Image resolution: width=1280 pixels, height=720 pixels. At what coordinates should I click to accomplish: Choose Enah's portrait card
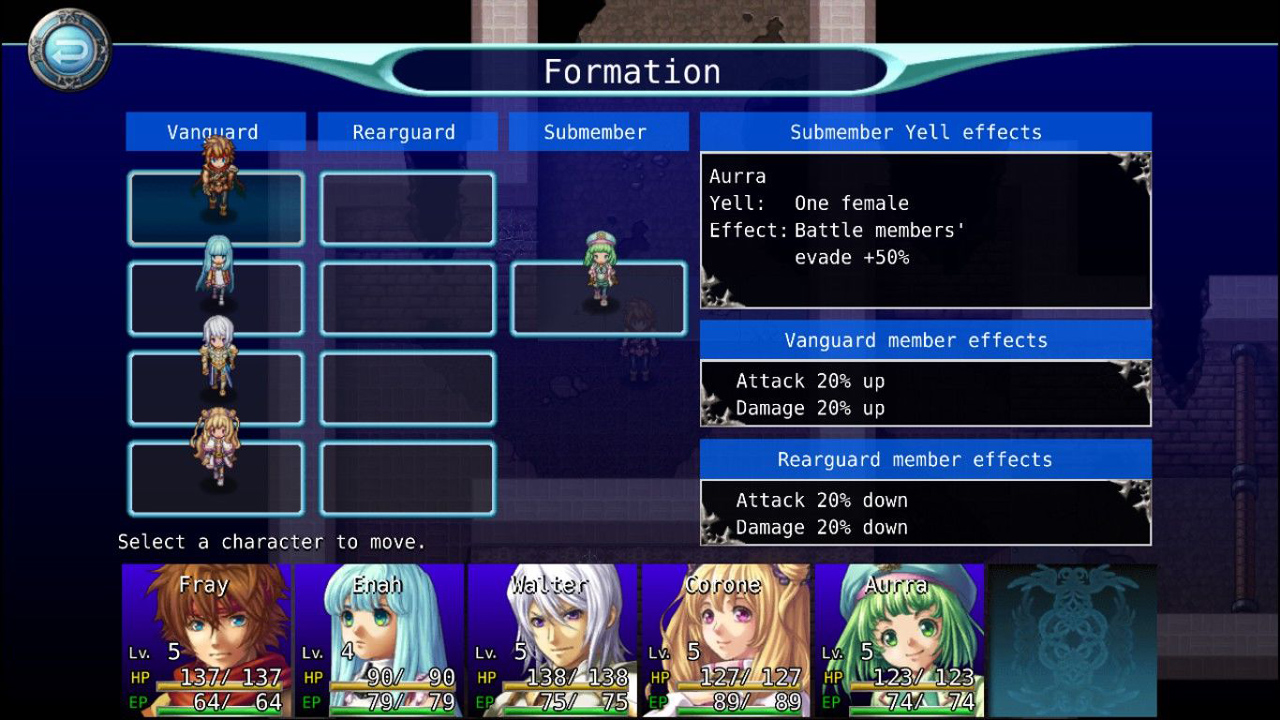379,640
